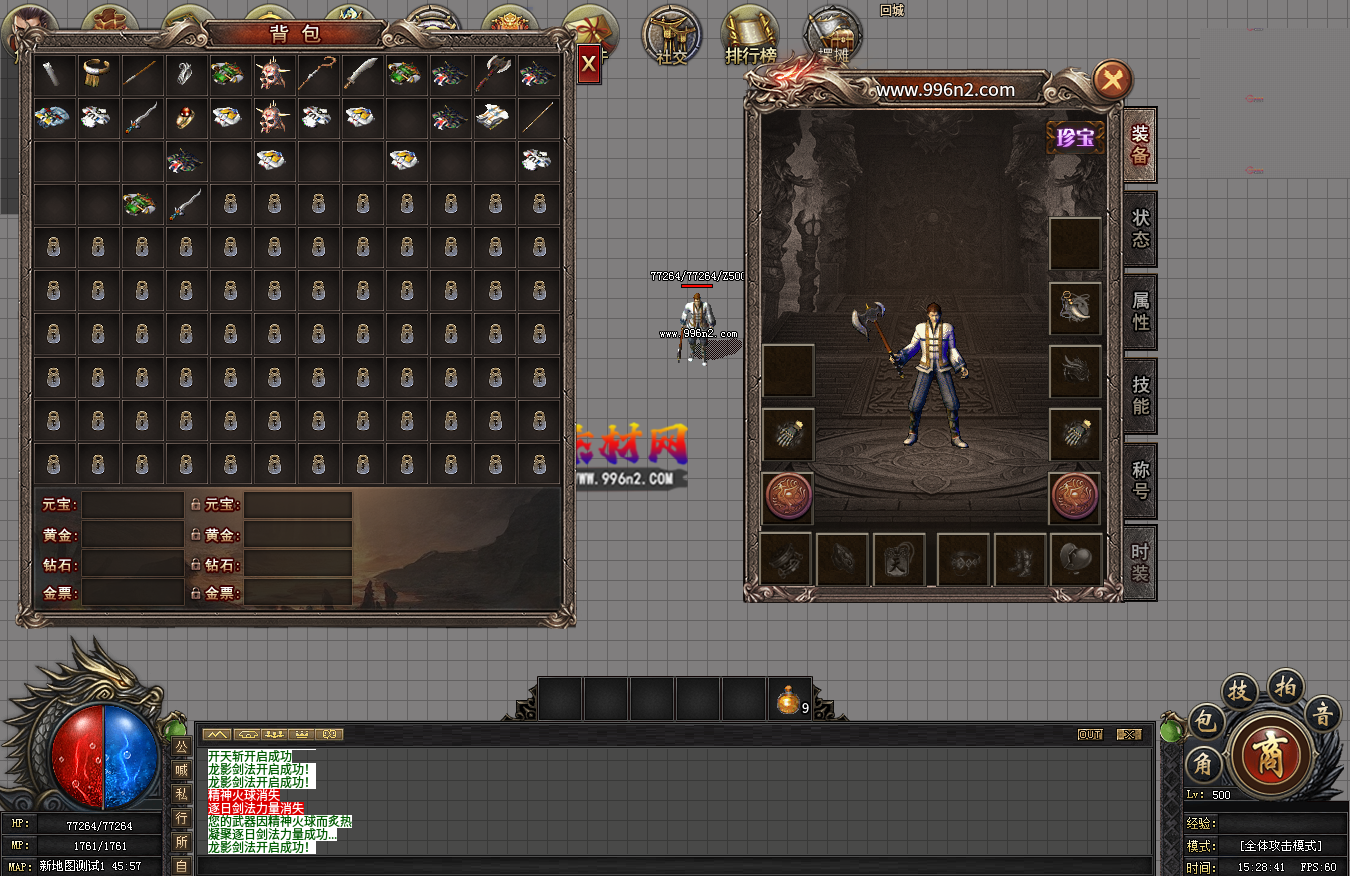Open the 角 character round button
This screenshot has height=876, width=1350.
pyautogui.click(x=1202, y=765)
